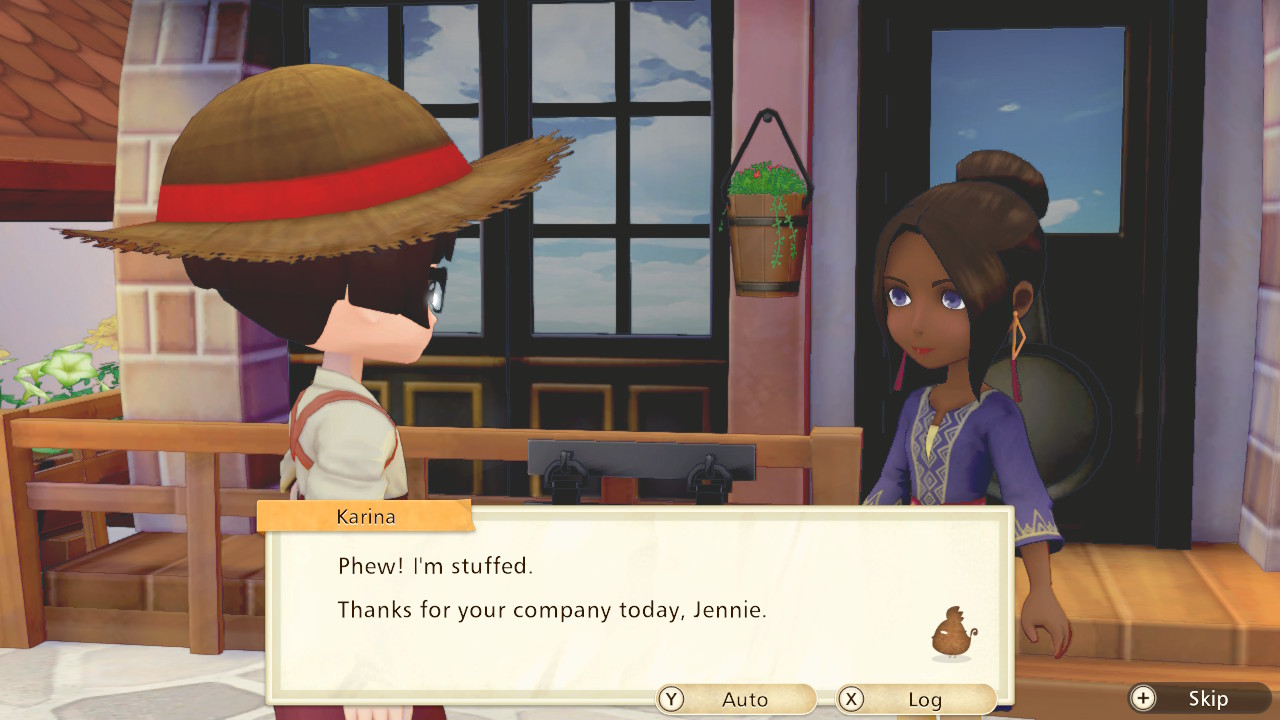Open the dialogue Log
The width and height of the screenshot is (1280, 720).
tap(915, 699)
